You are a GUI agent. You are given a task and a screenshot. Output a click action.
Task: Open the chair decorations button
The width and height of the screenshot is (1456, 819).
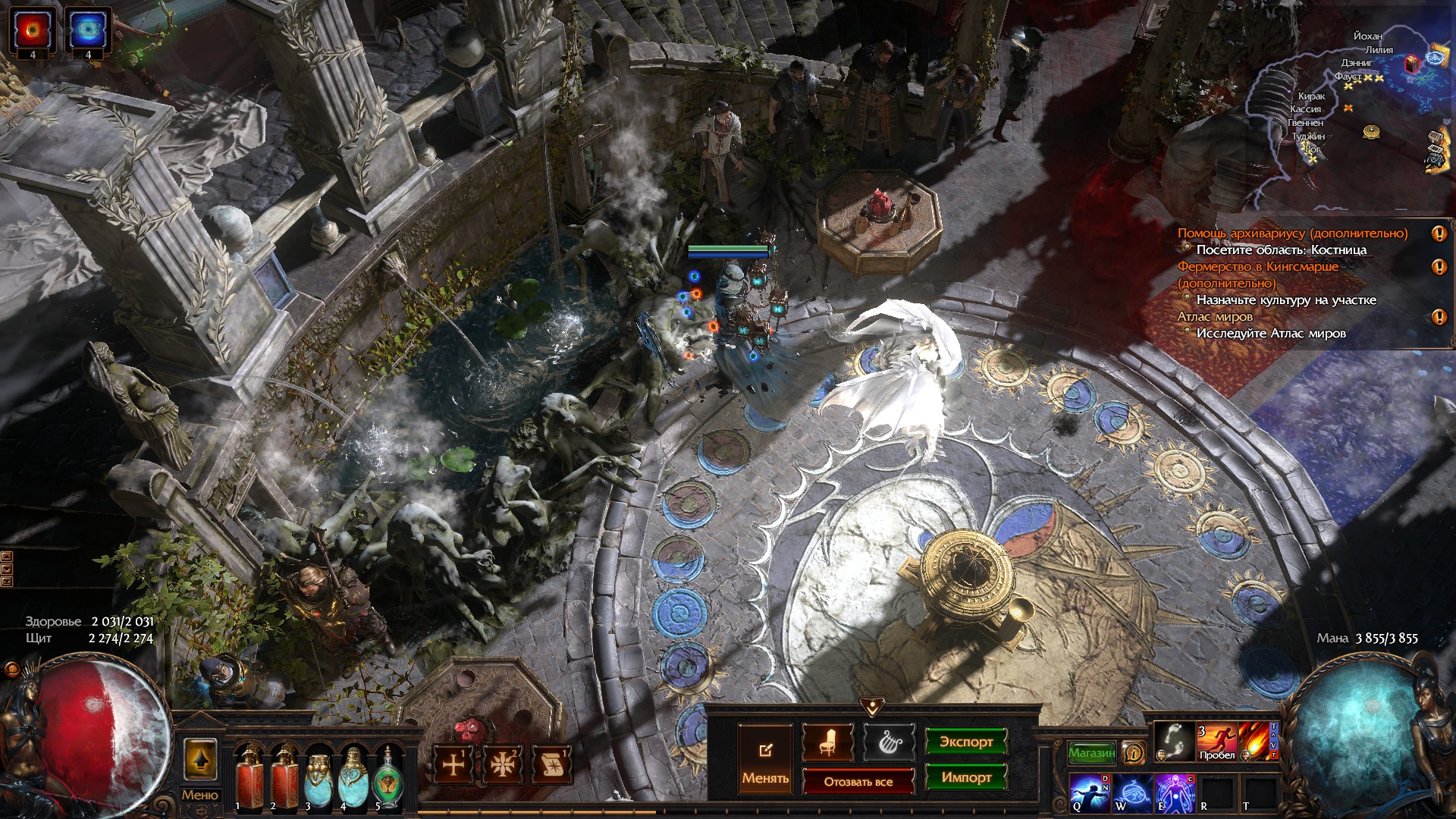coord(827,742)
